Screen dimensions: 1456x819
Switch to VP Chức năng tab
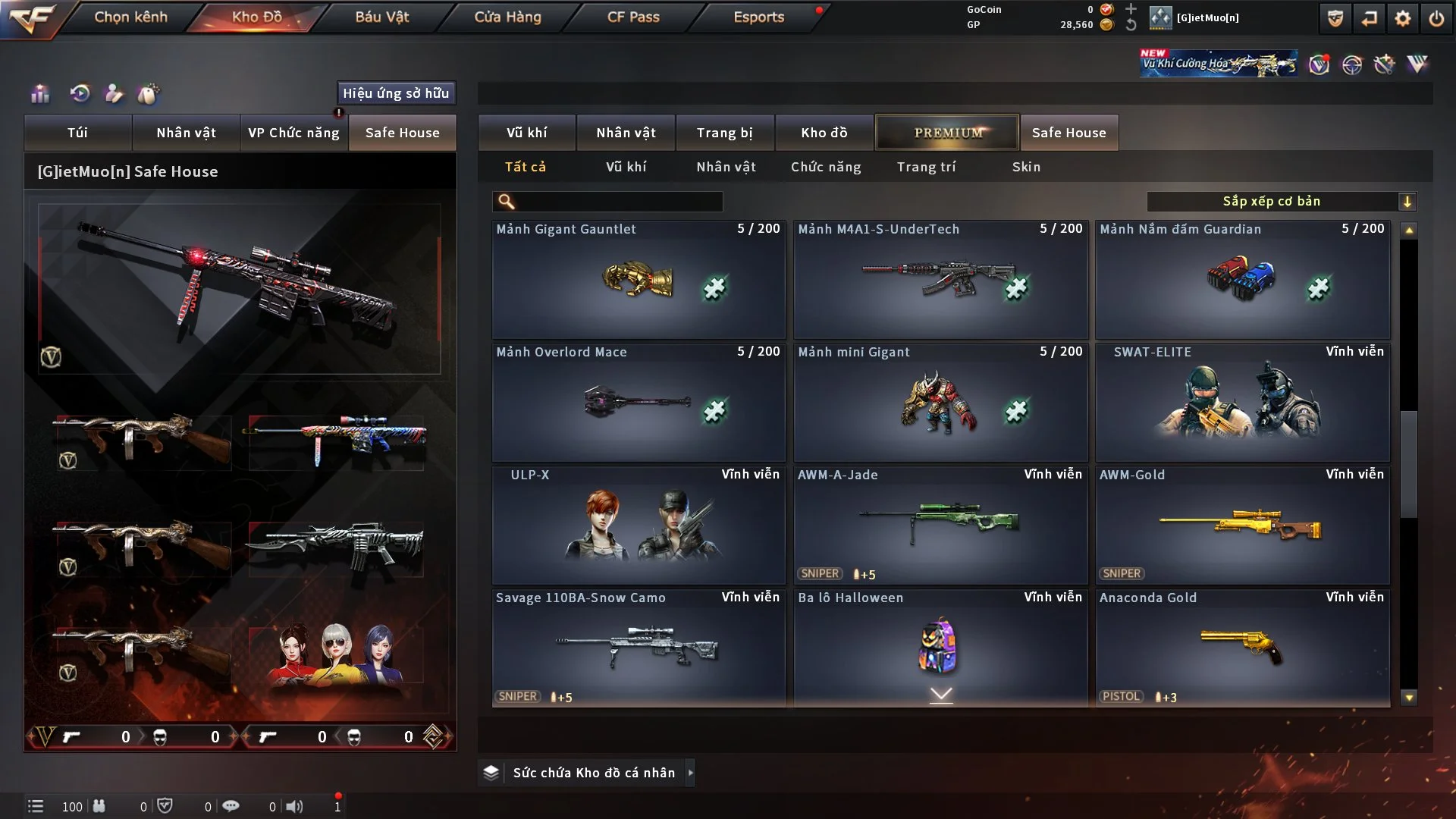(x=293, y=133)
